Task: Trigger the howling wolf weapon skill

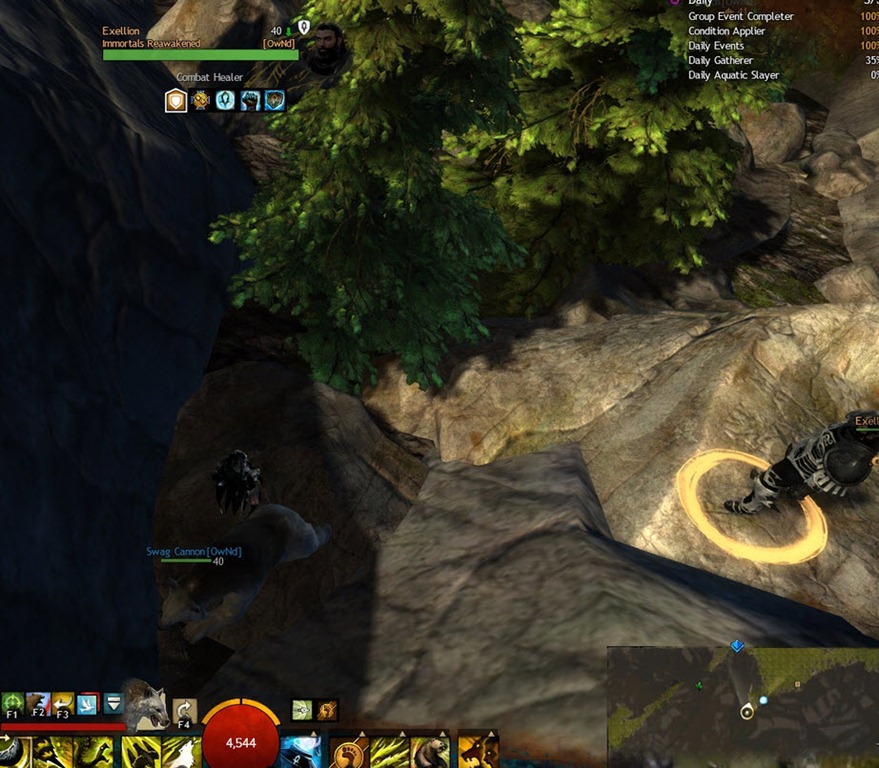Action: (181, 752)
